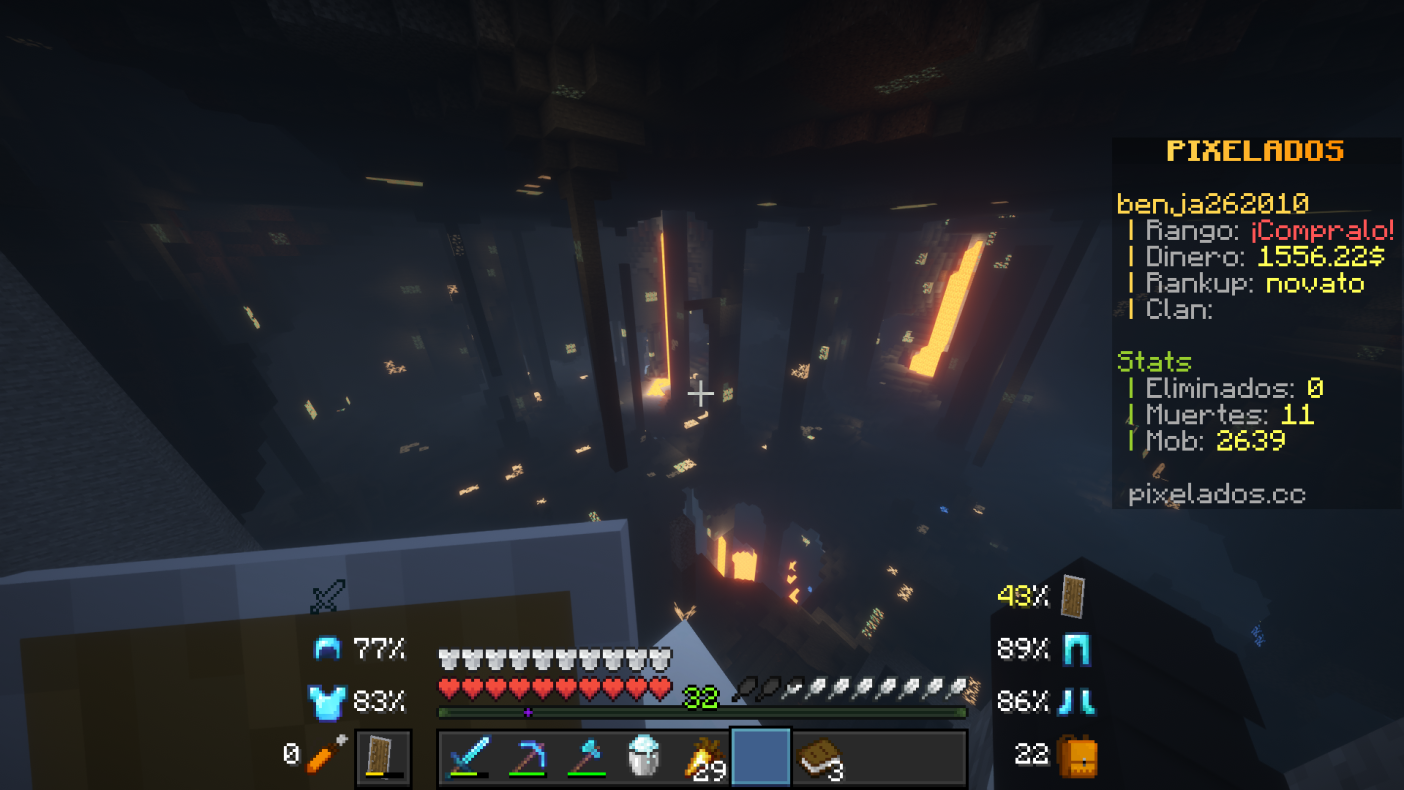Click the diamond leggings durability icon

coord(1075,649)
